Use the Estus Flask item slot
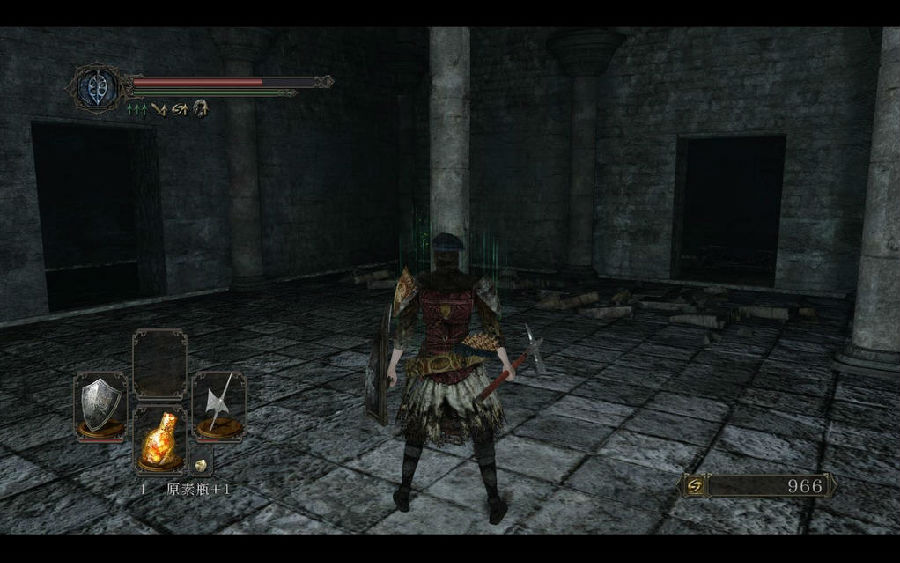This screenshot has height=563, width=900. [x=159, y=440]
